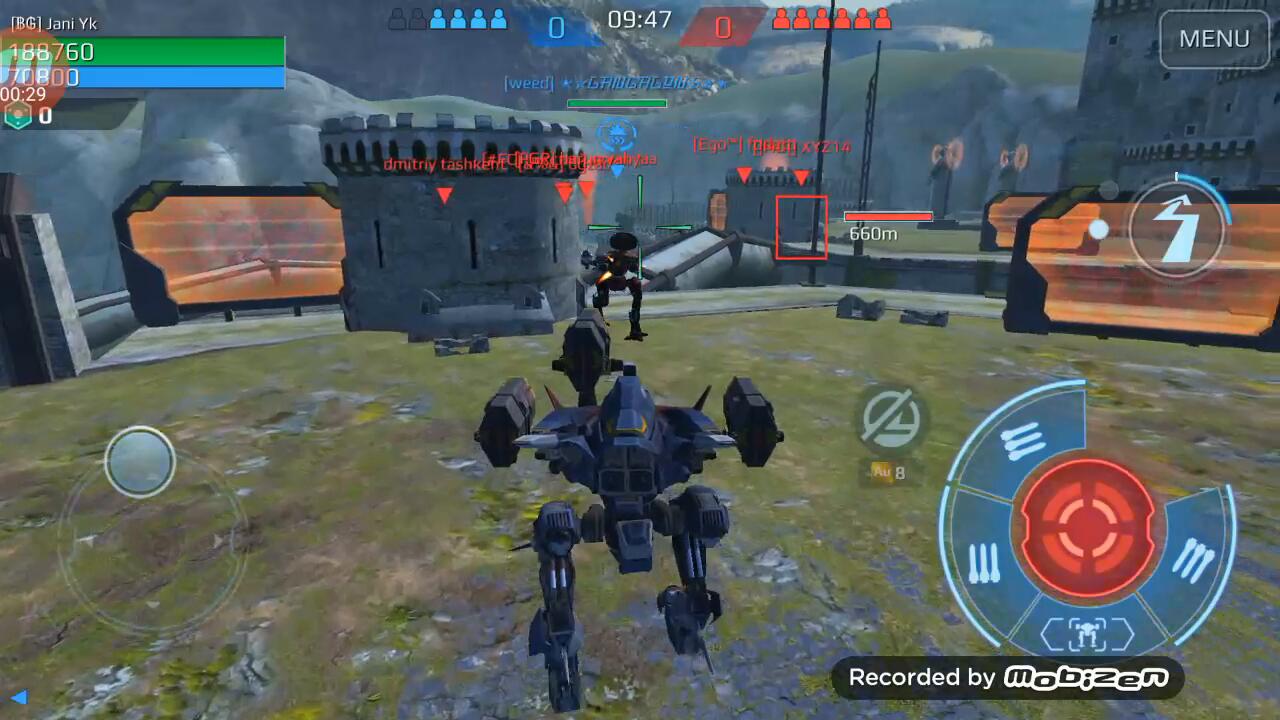1280x720 pixels.
Task: Open the MENU button
Action: (x=1214, y=39)
